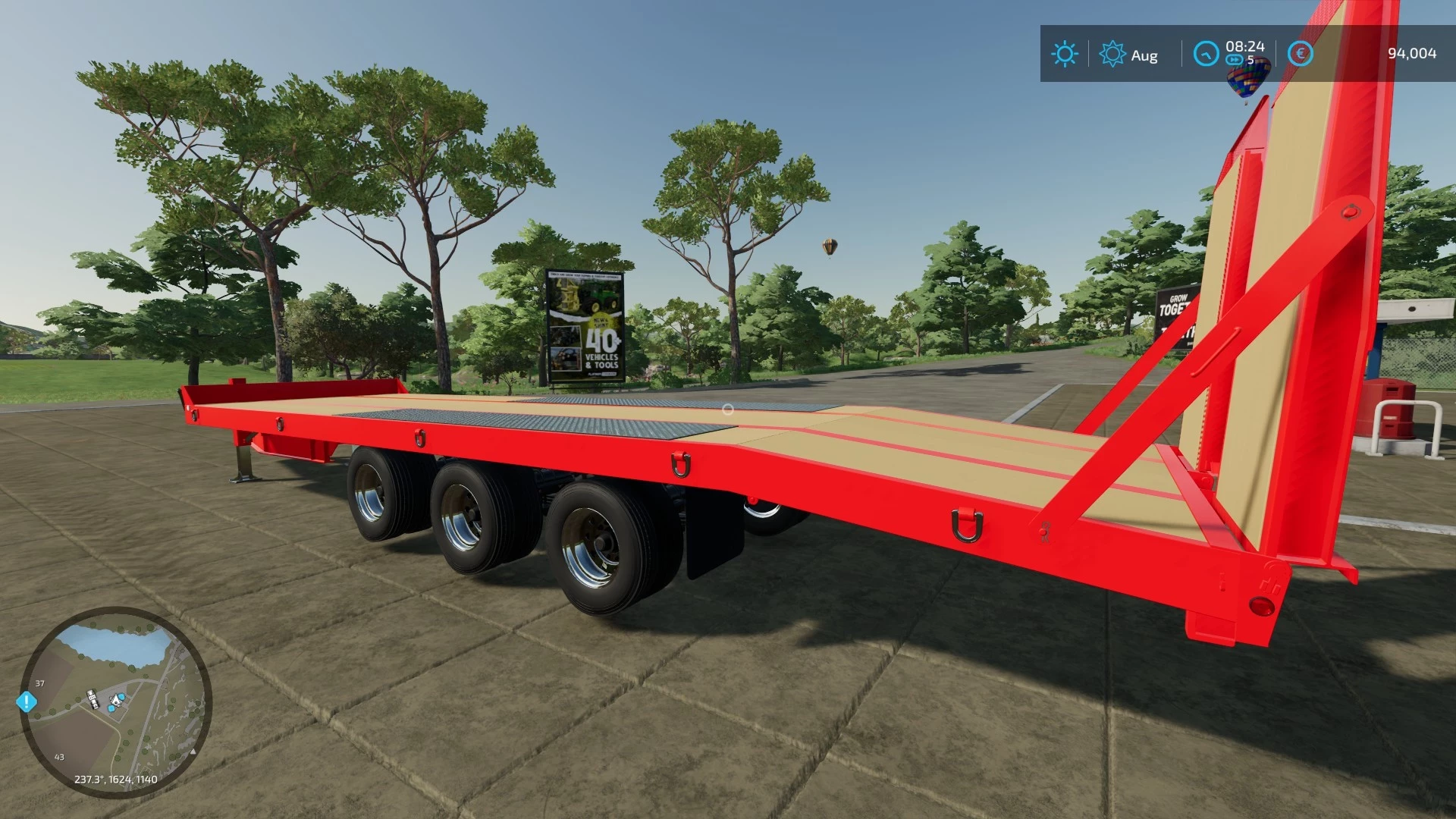Click the fast-forward time speed icon

point(1233,58)
